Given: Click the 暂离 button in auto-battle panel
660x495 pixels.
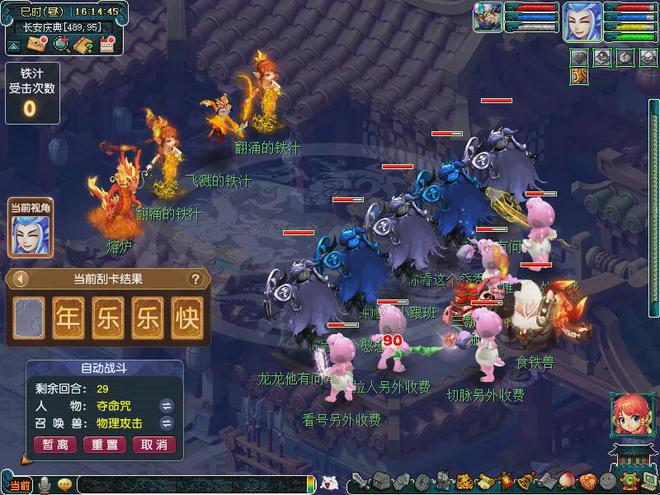Looking at the screenshot, I should coord(56,444).
